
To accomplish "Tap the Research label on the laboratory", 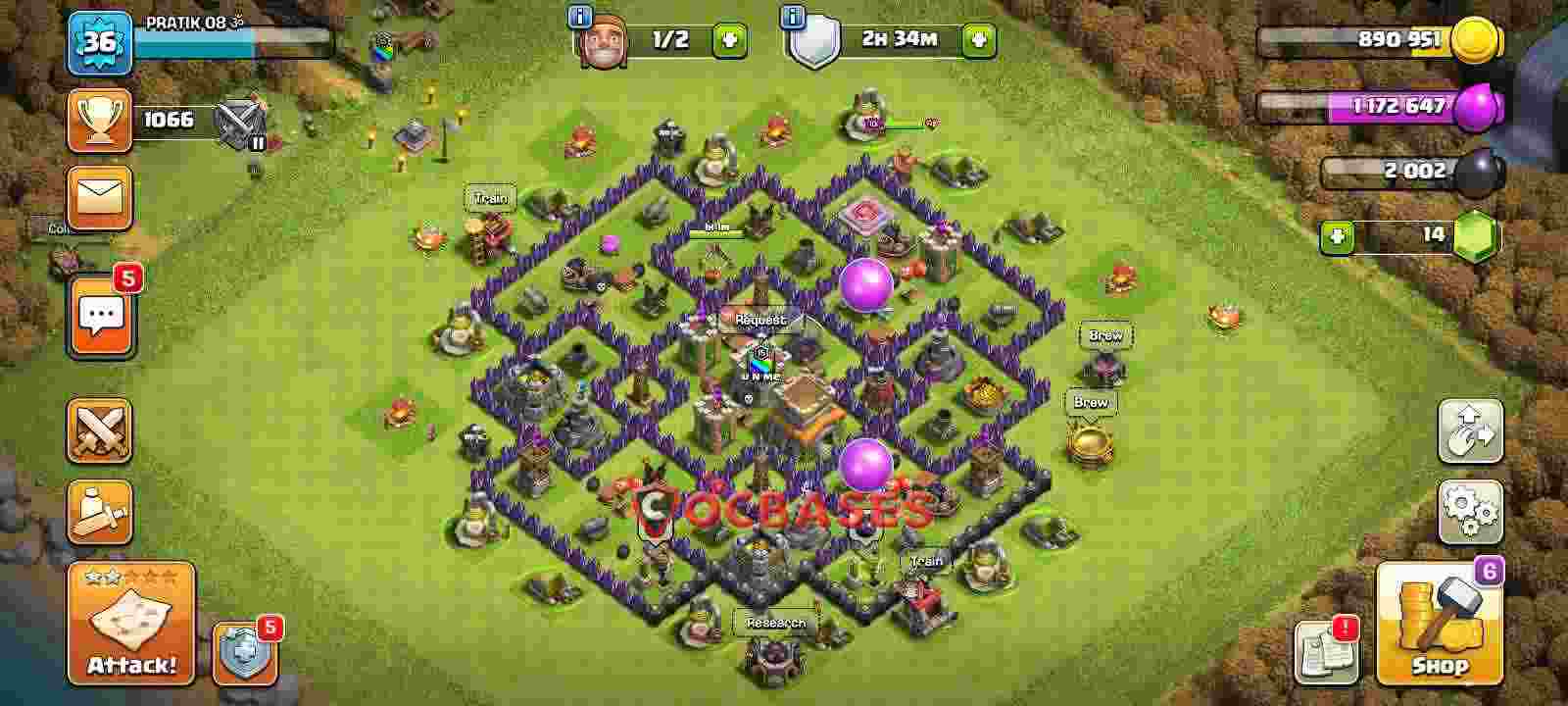I will (x=774, y=623).
